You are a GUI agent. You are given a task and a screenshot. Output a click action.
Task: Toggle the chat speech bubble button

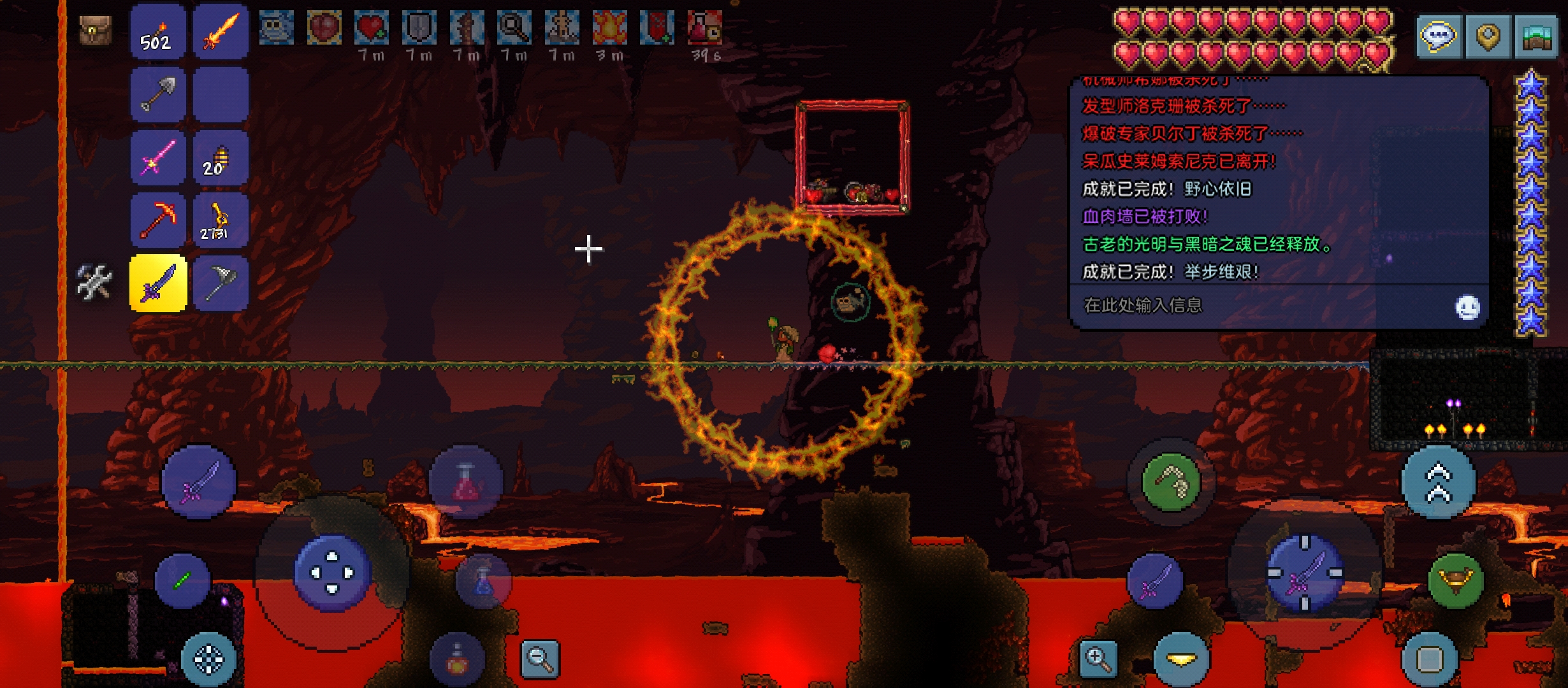pos(1439,36)
